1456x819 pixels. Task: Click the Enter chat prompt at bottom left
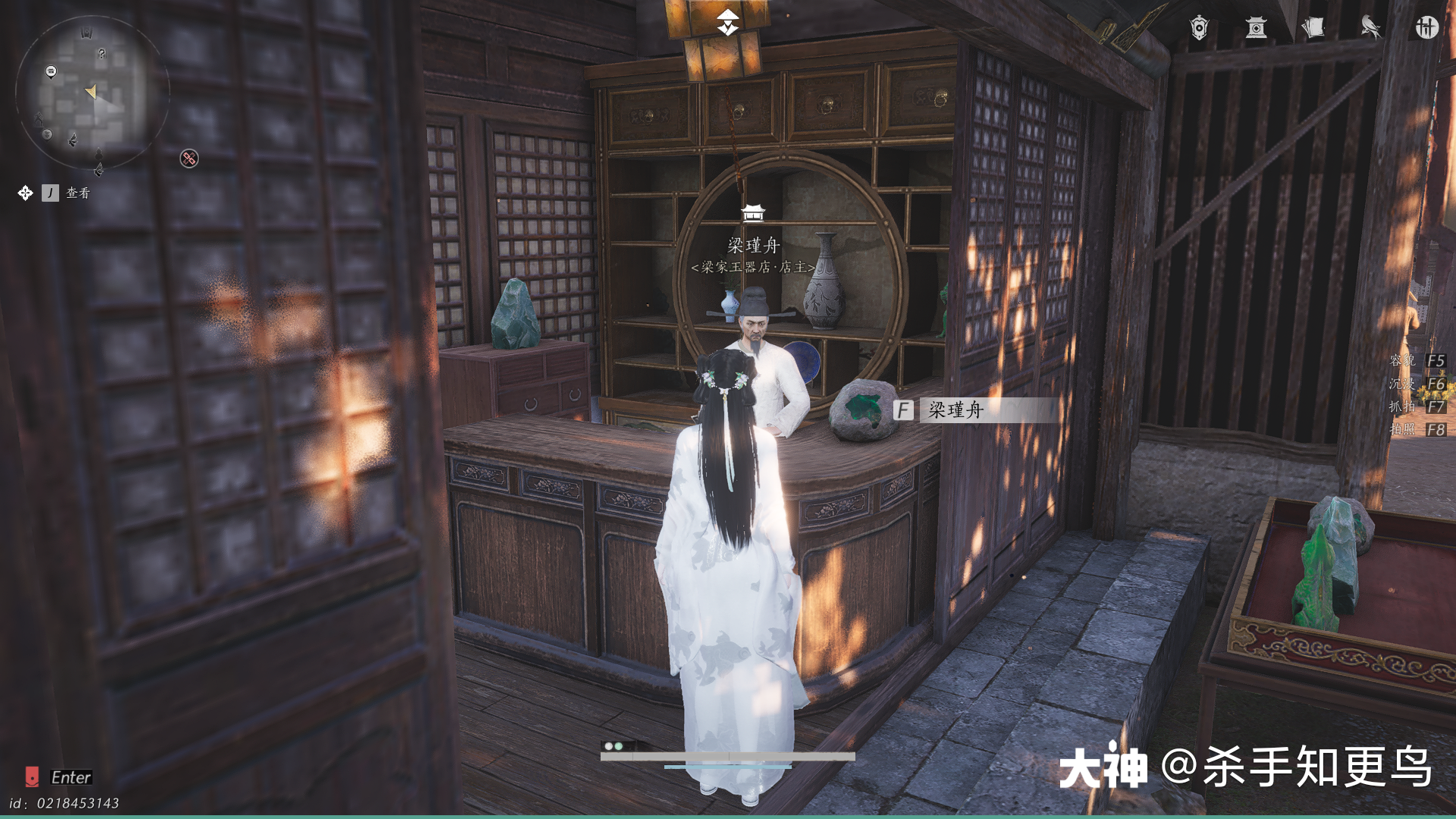click(x=72, y=777)
